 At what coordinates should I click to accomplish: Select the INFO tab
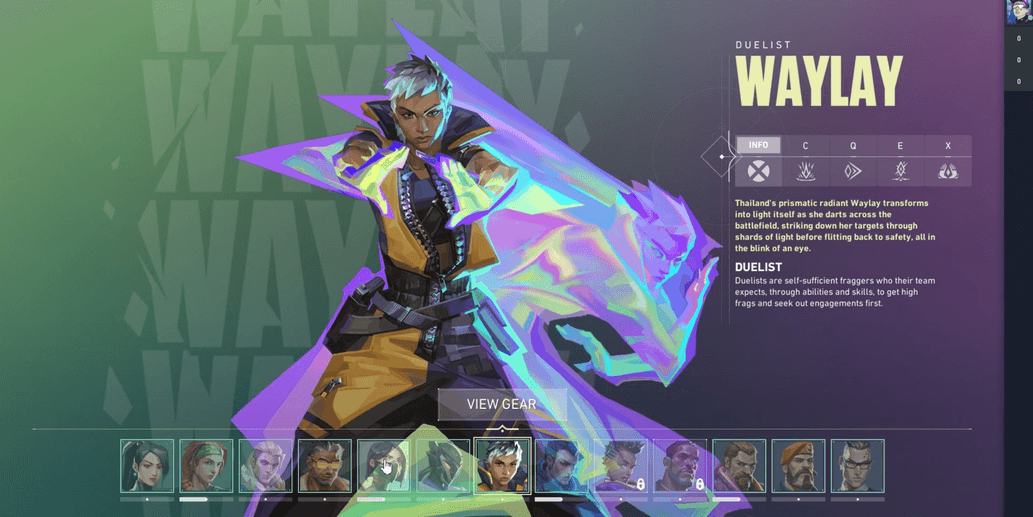click(758, 146)
